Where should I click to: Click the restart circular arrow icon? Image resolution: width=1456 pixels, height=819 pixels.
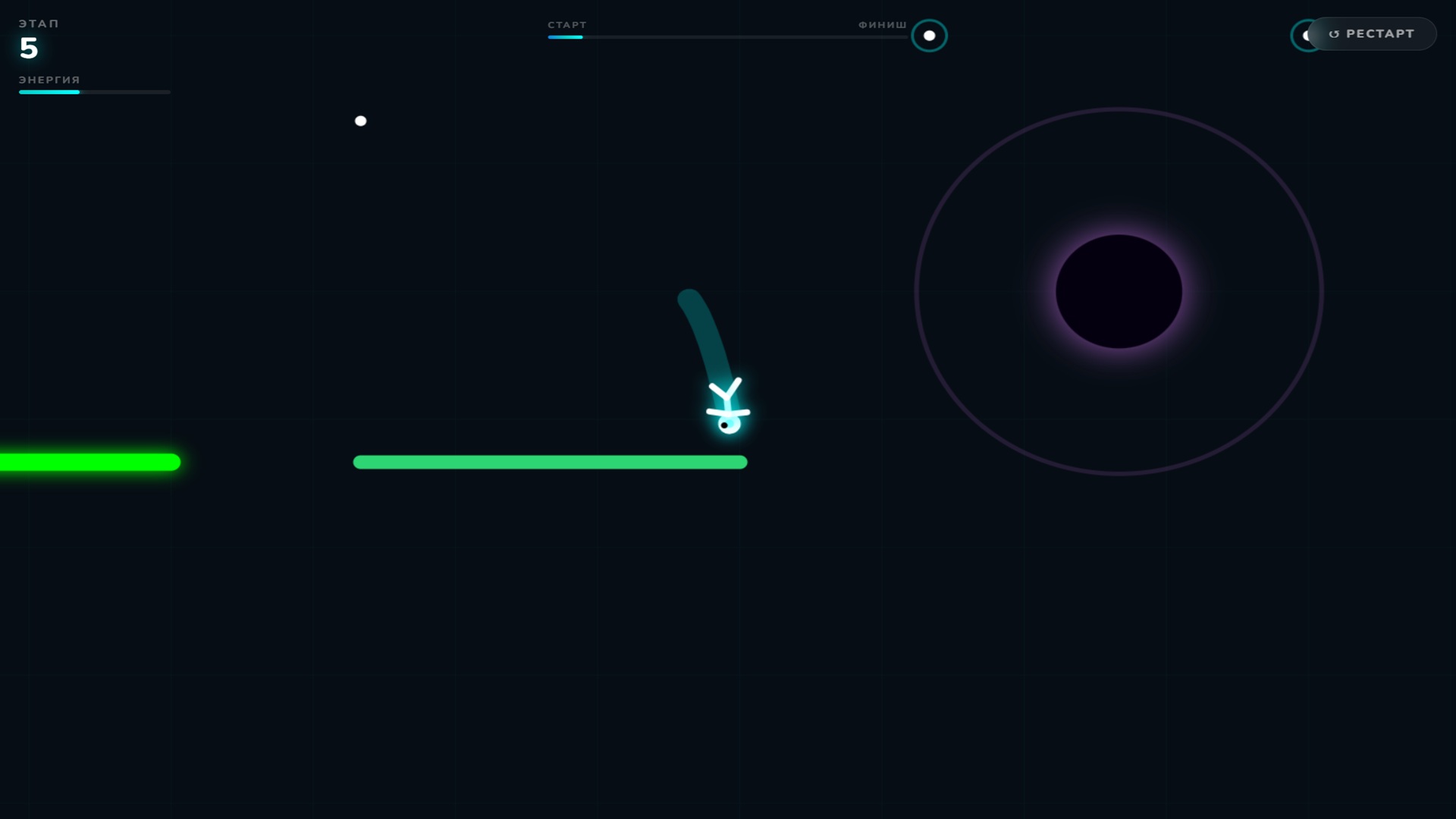[1334, 33]
